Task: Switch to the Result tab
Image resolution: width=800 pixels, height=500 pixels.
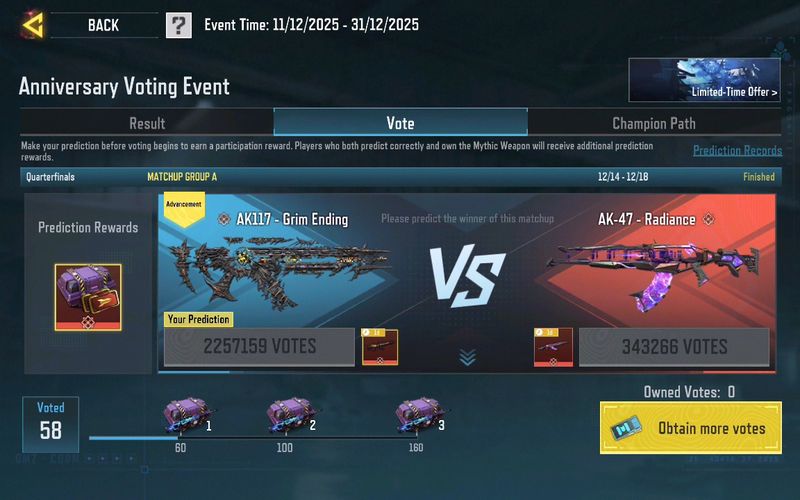Action: [147, 123]
